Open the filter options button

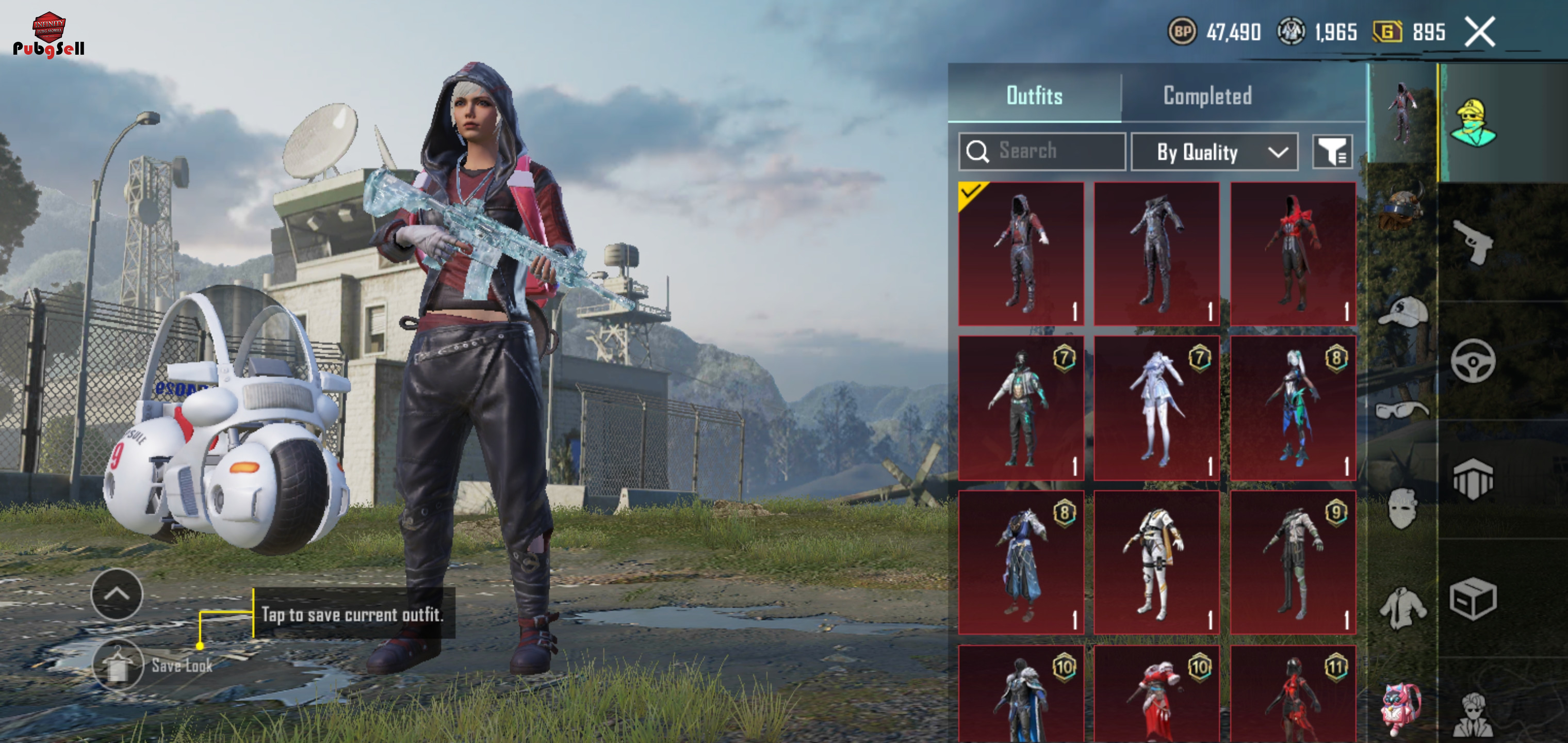point(1332,152)
